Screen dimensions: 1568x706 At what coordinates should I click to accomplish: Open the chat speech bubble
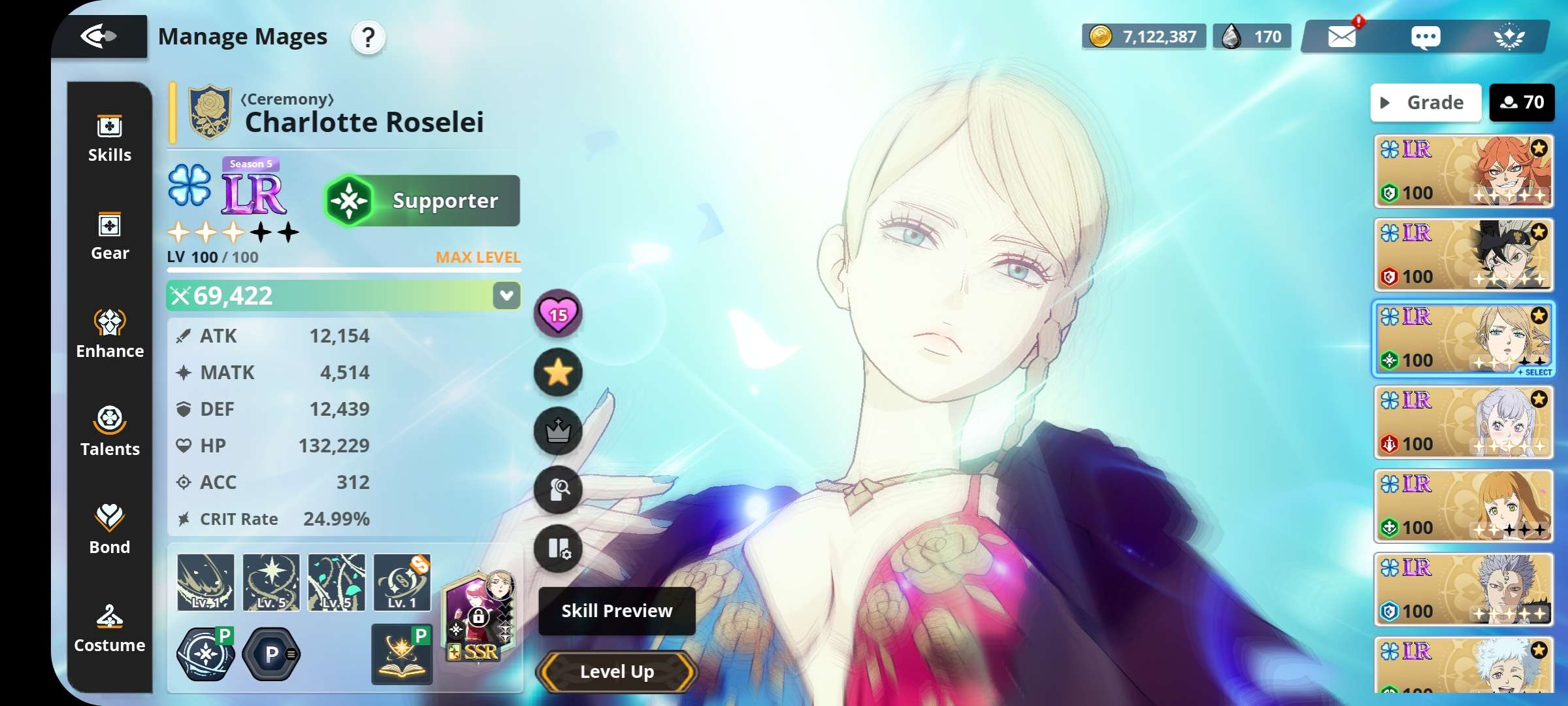1425,37
